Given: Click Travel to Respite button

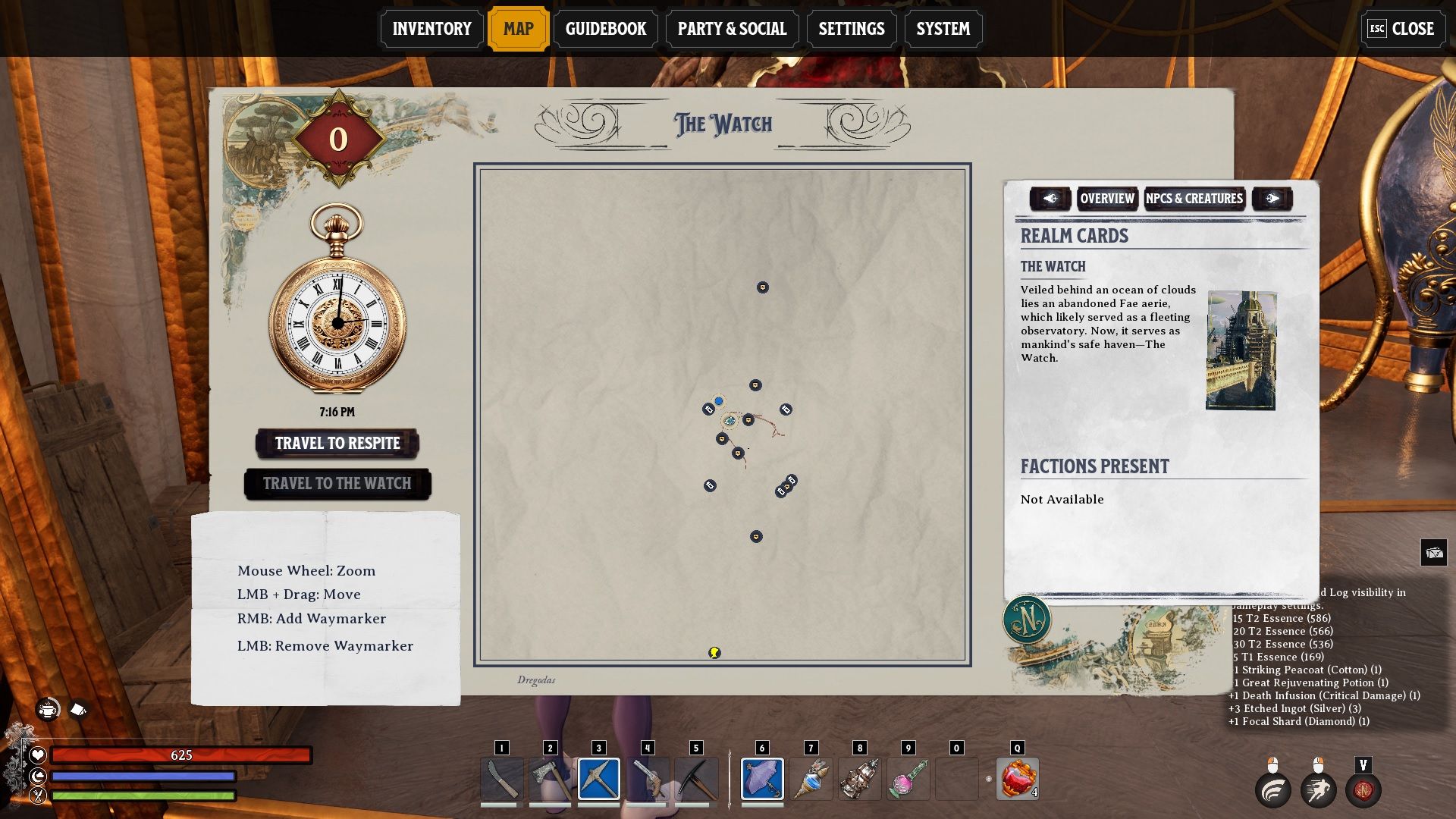Looking at the screenshot, I should click(337, 444).
